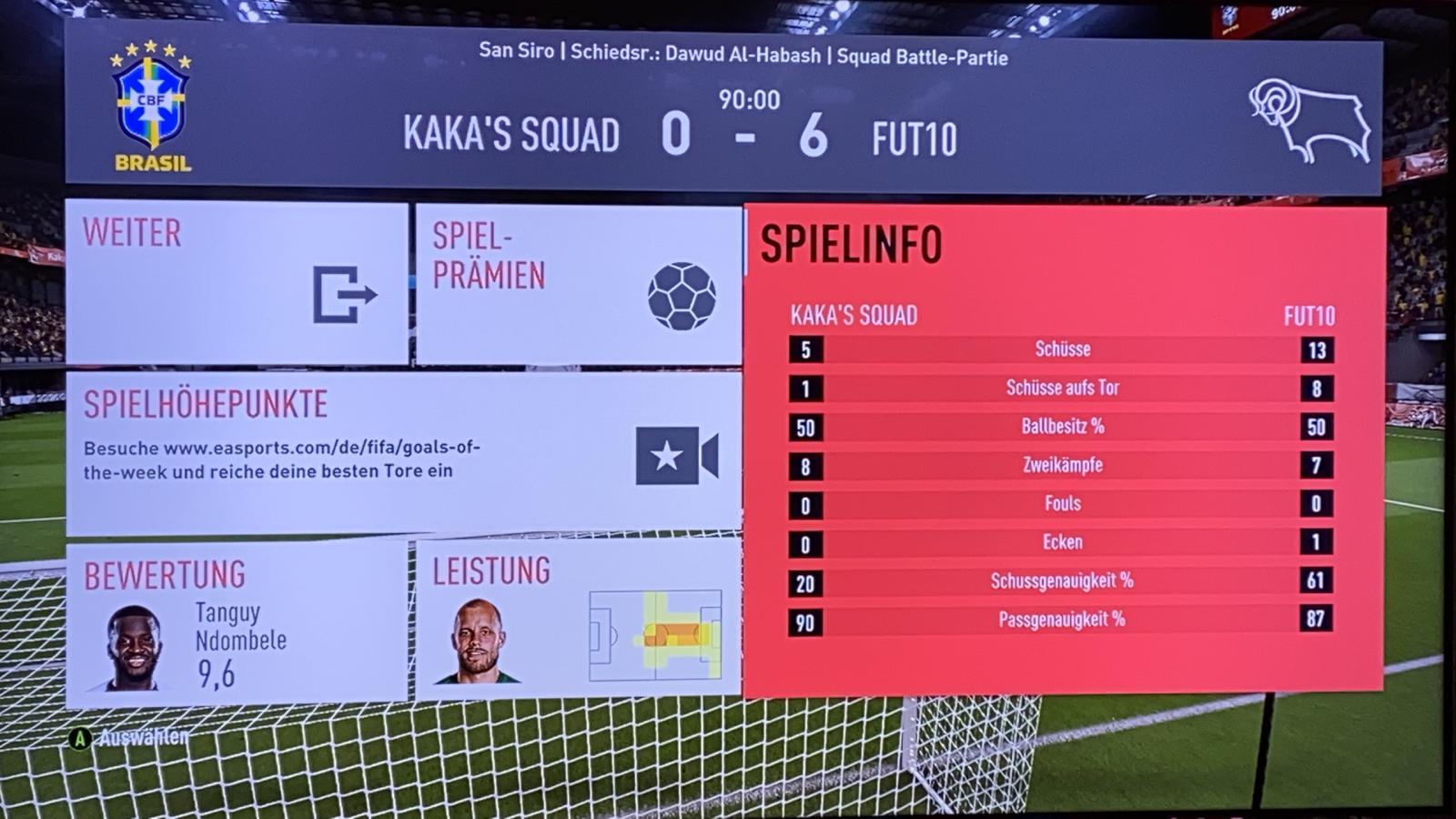View the Bewertung tile with Tanguy Ndombele
The width and height of the screenshot is (1456, 819).
pyautogui.click(x=237, y=623)
